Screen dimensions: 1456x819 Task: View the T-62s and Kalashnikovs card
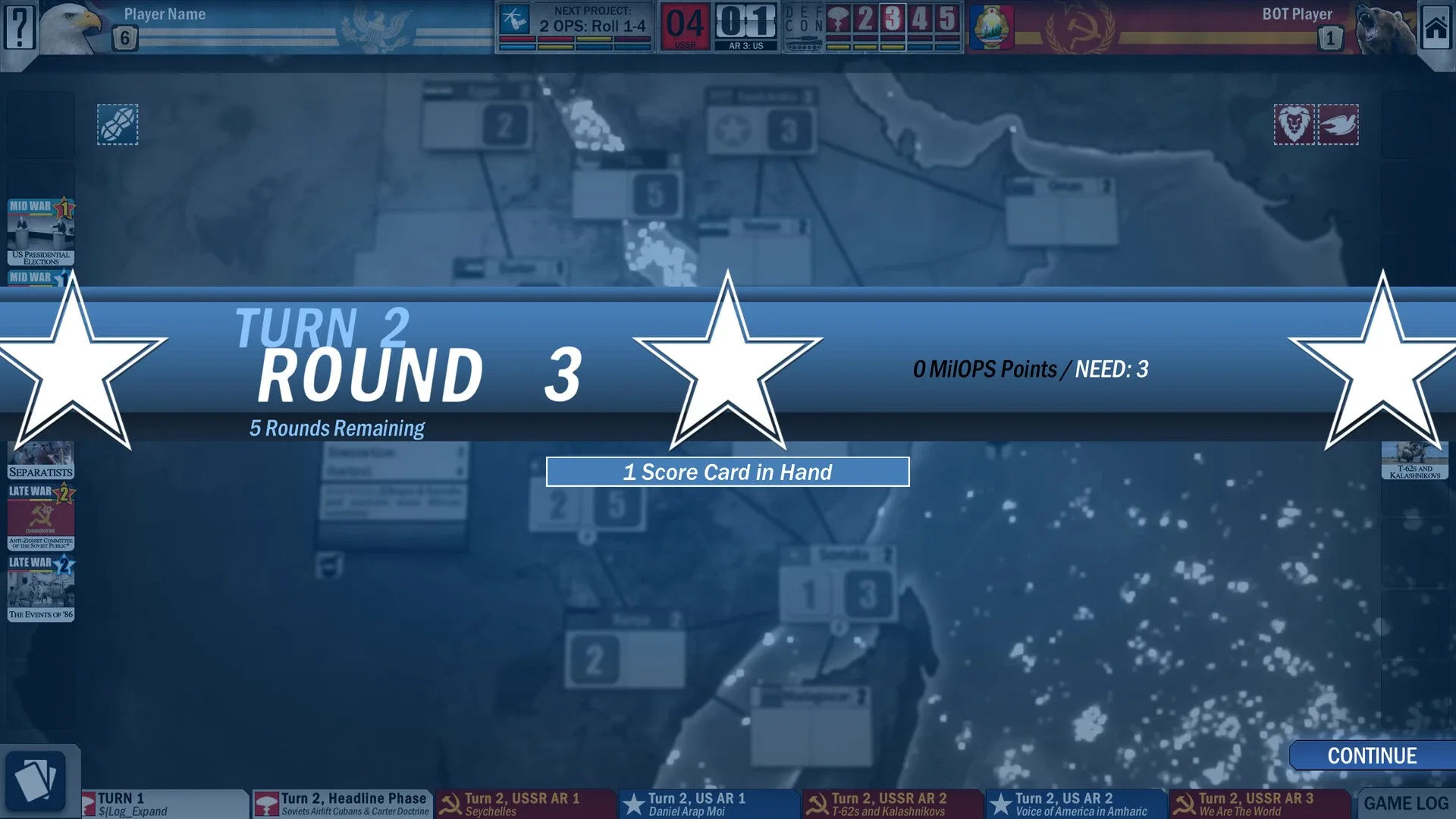click(x=1415, y=460)
